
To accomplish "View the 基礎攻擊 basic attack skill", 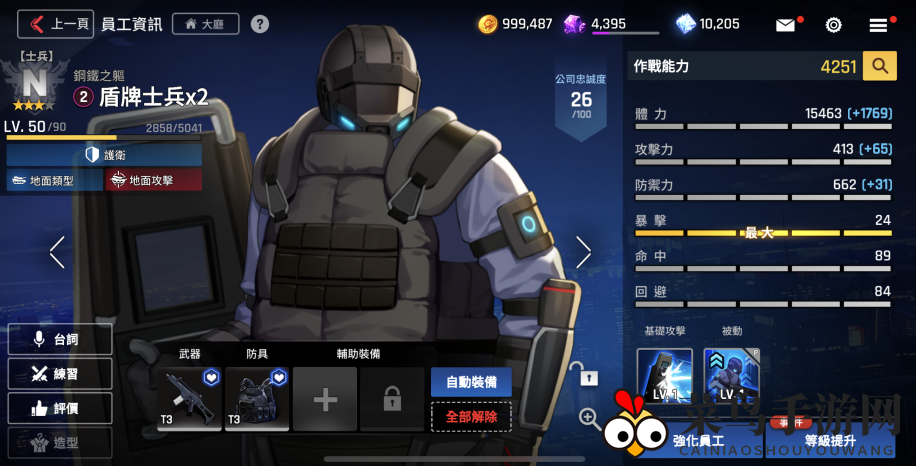I will click(664, 376).
